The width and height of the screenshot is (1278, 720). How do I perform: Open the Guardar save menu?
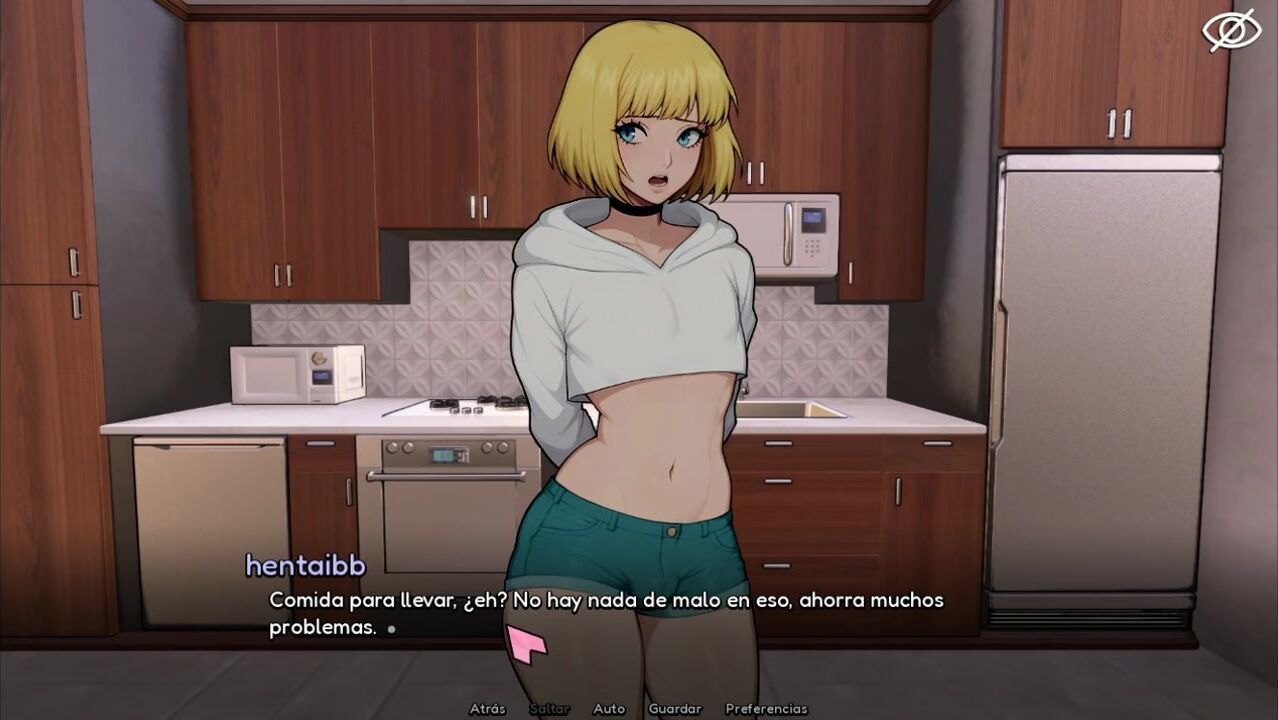pos(674,709)
